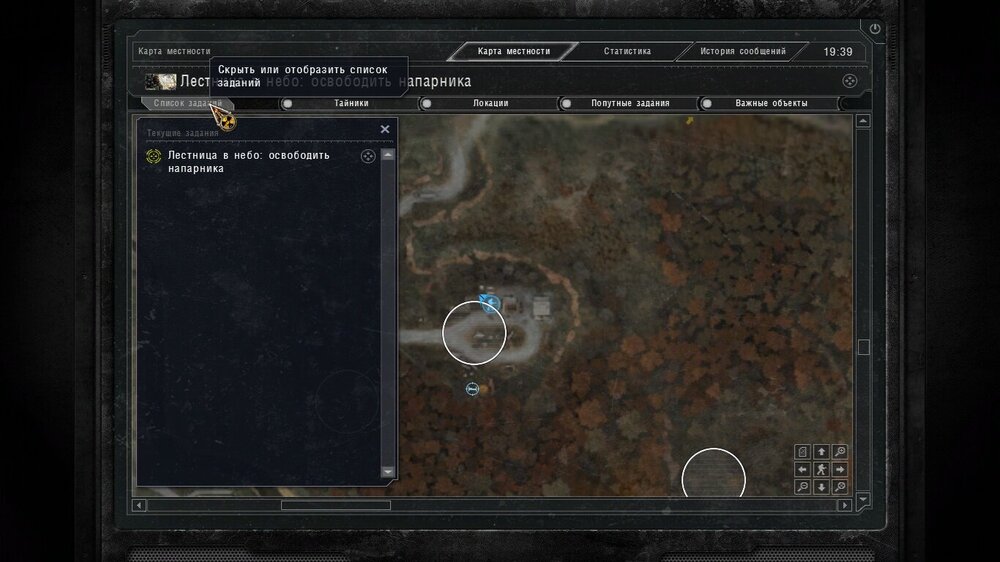Toggle the Список заданий task list button
Viewport: 1000px width, 562px height.
188,103
